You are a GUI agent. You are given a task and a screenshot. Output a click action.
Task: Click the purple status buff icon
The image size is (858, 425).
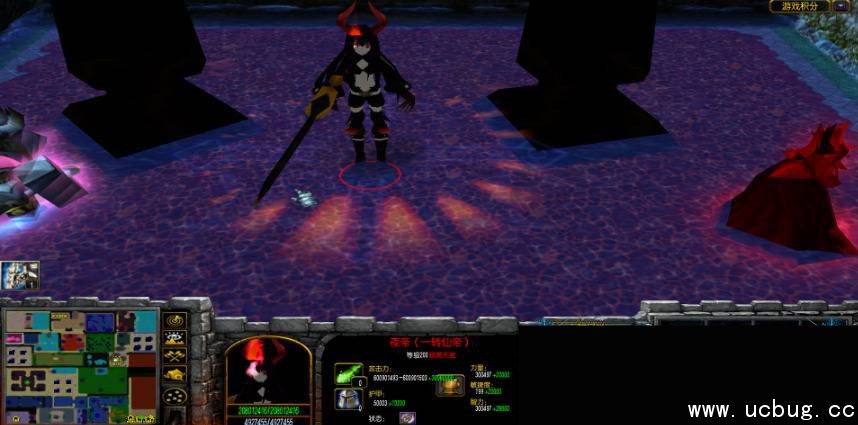point(407,418)
